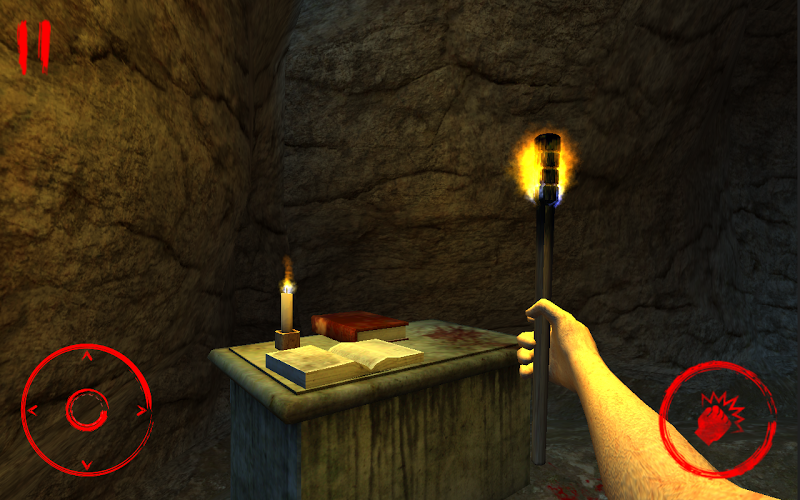The height and width of the screenshot is (500, 800).
Task: Tap the joystick's right arrow
Action: [x=141, y=409]
